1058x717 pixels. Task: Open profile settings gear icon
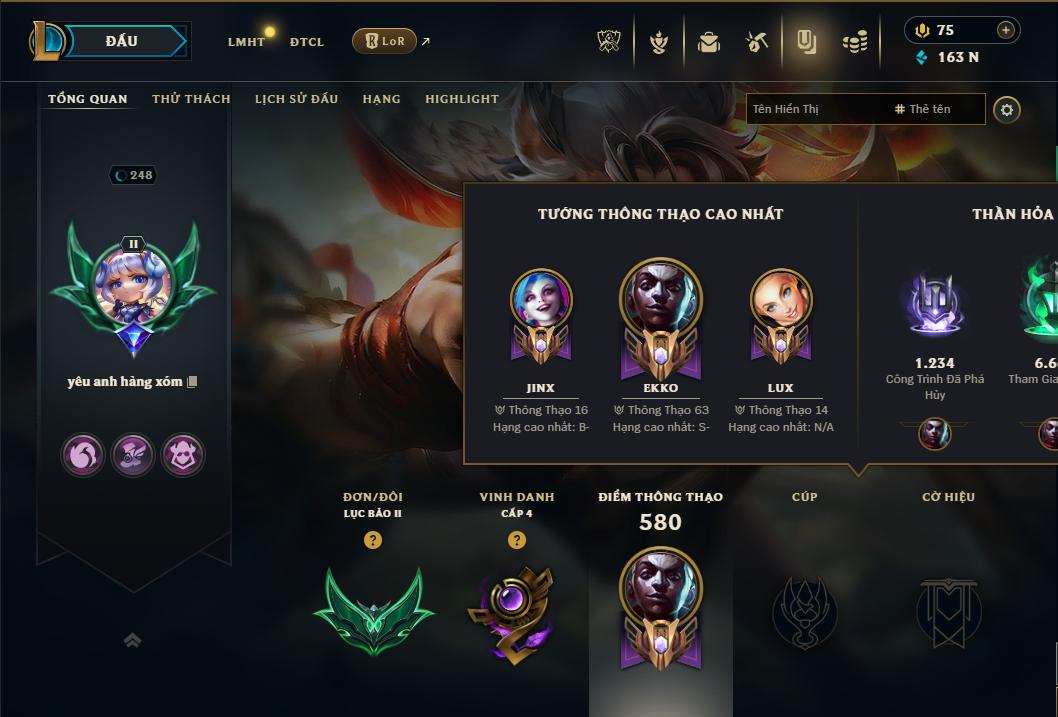click(1007, 110)
